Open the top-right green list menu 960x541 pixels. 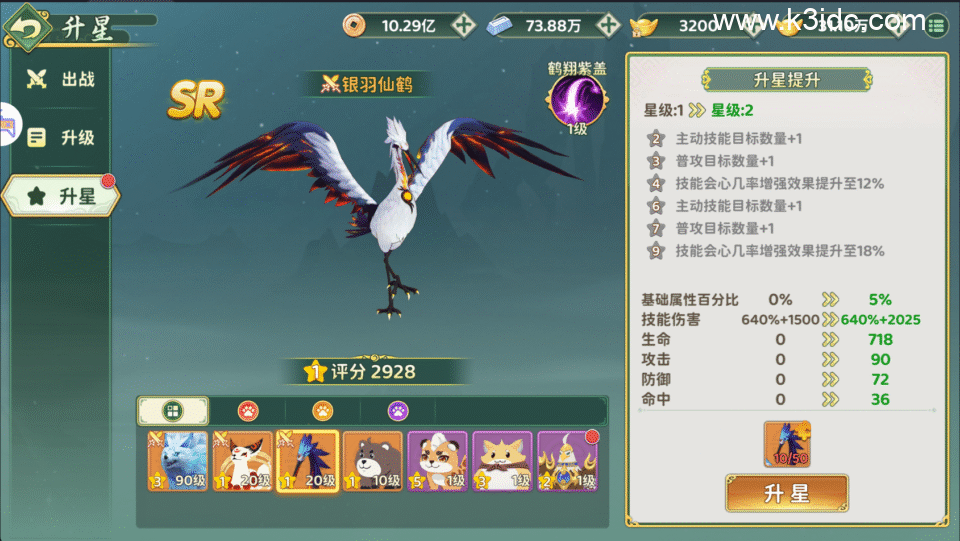point(937,25)
